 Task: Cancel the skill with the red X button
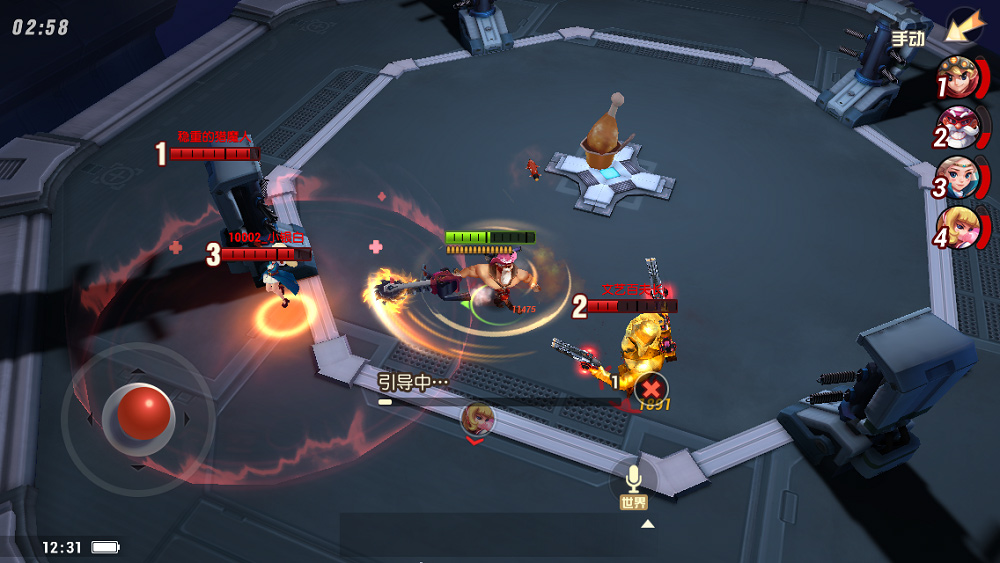coord(651,388)
